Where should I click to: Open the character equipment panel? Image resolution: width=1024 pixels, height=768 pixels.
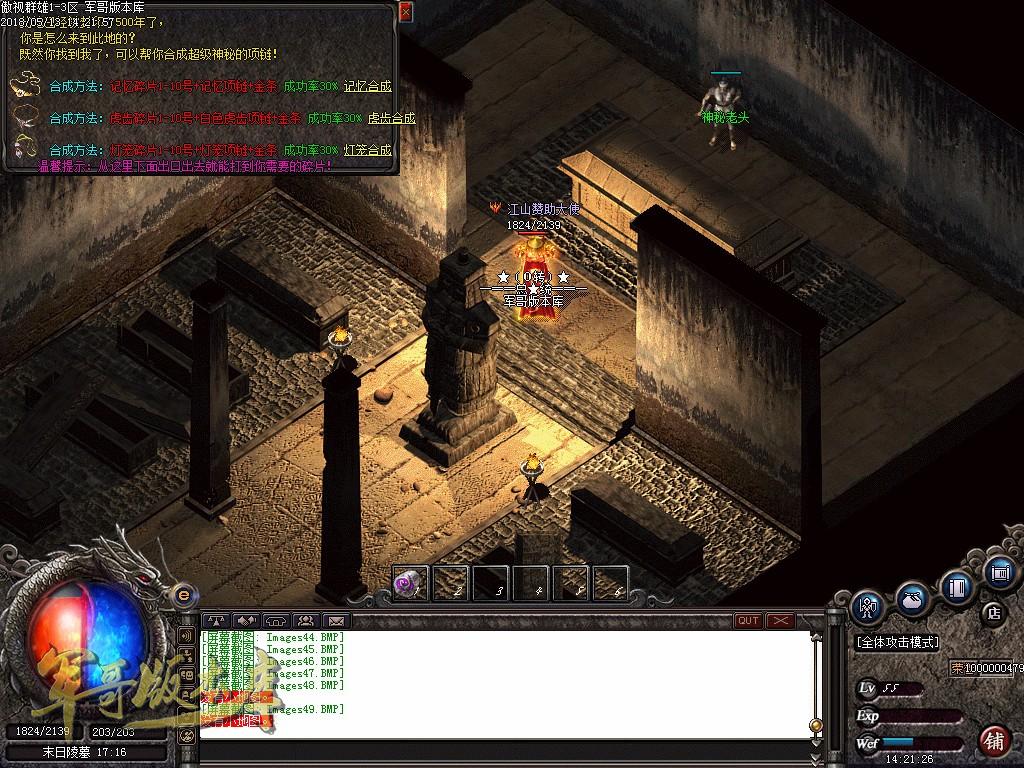point(868,606)
